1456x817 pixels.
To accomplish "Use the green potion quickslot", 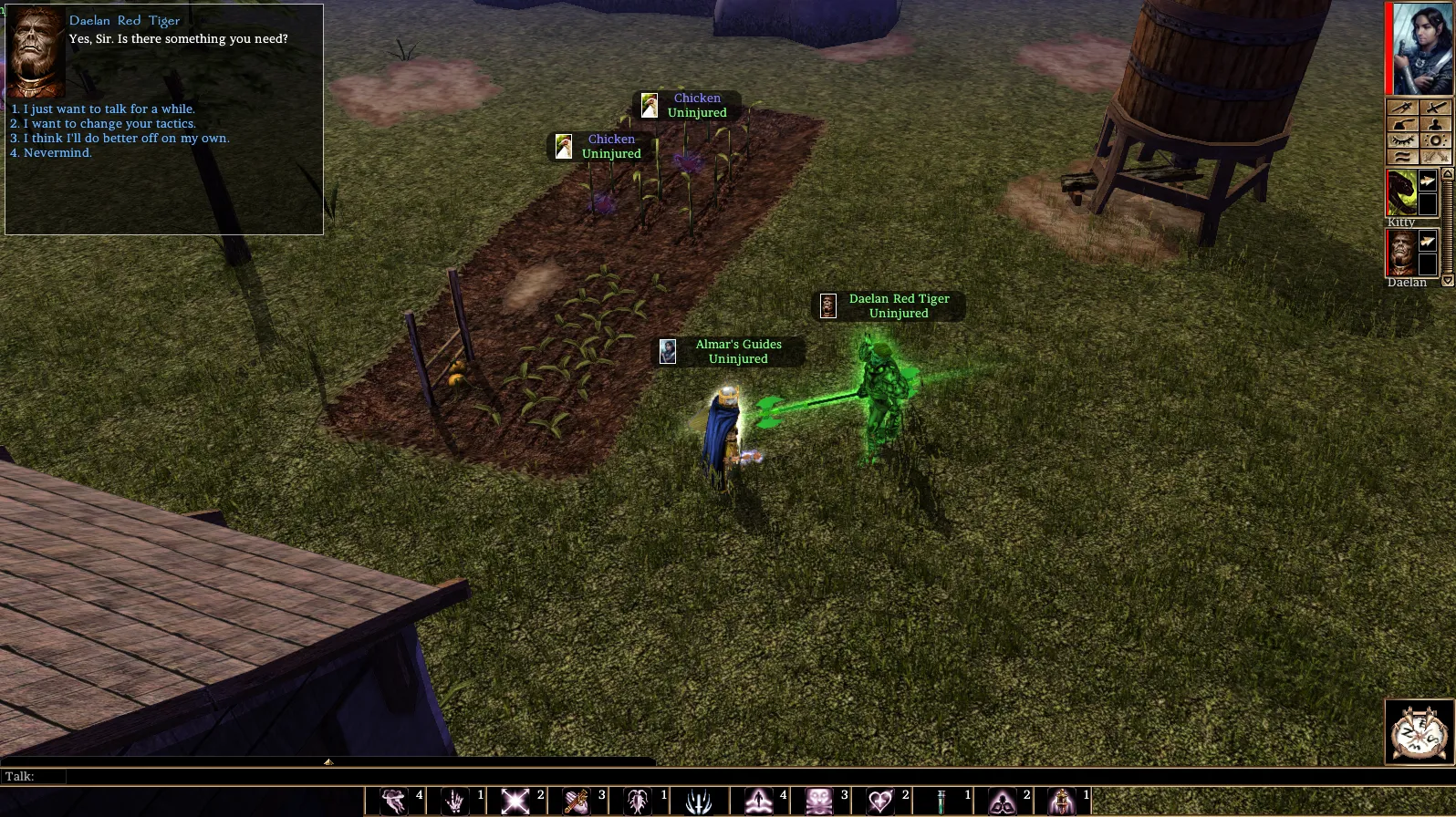I will point(941,801).
